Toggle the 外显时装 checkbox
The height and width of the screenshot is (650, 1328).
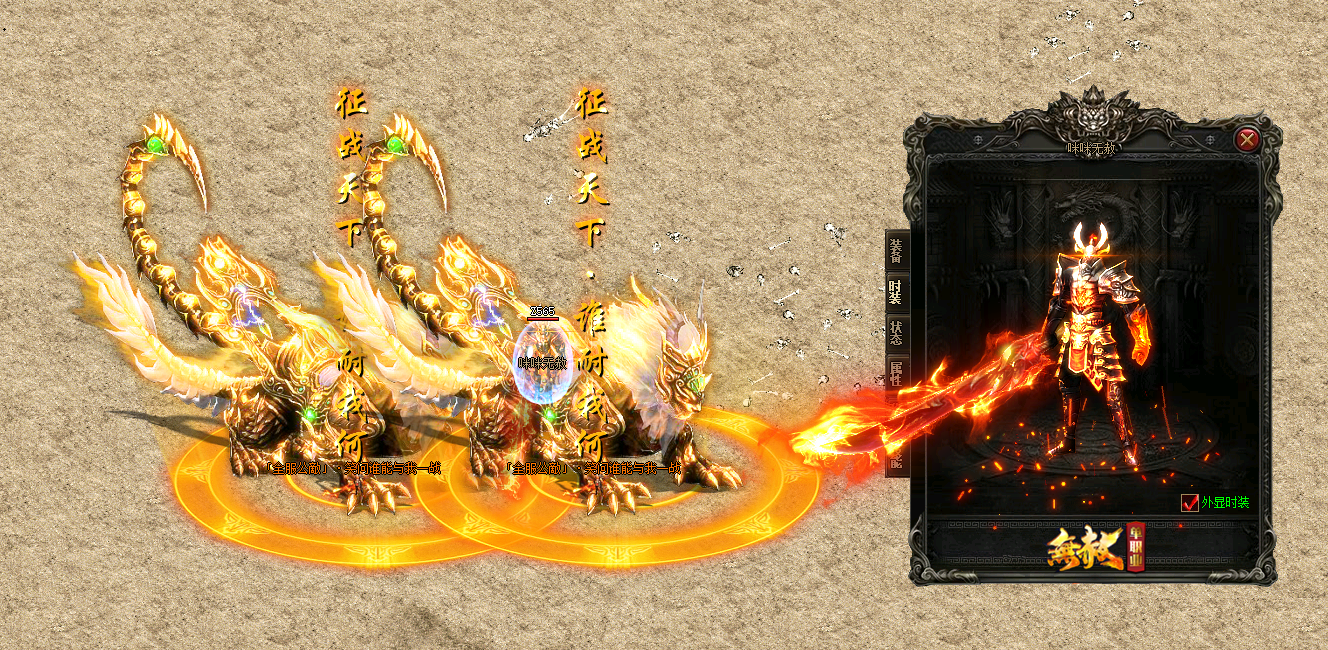point(1190,503)
